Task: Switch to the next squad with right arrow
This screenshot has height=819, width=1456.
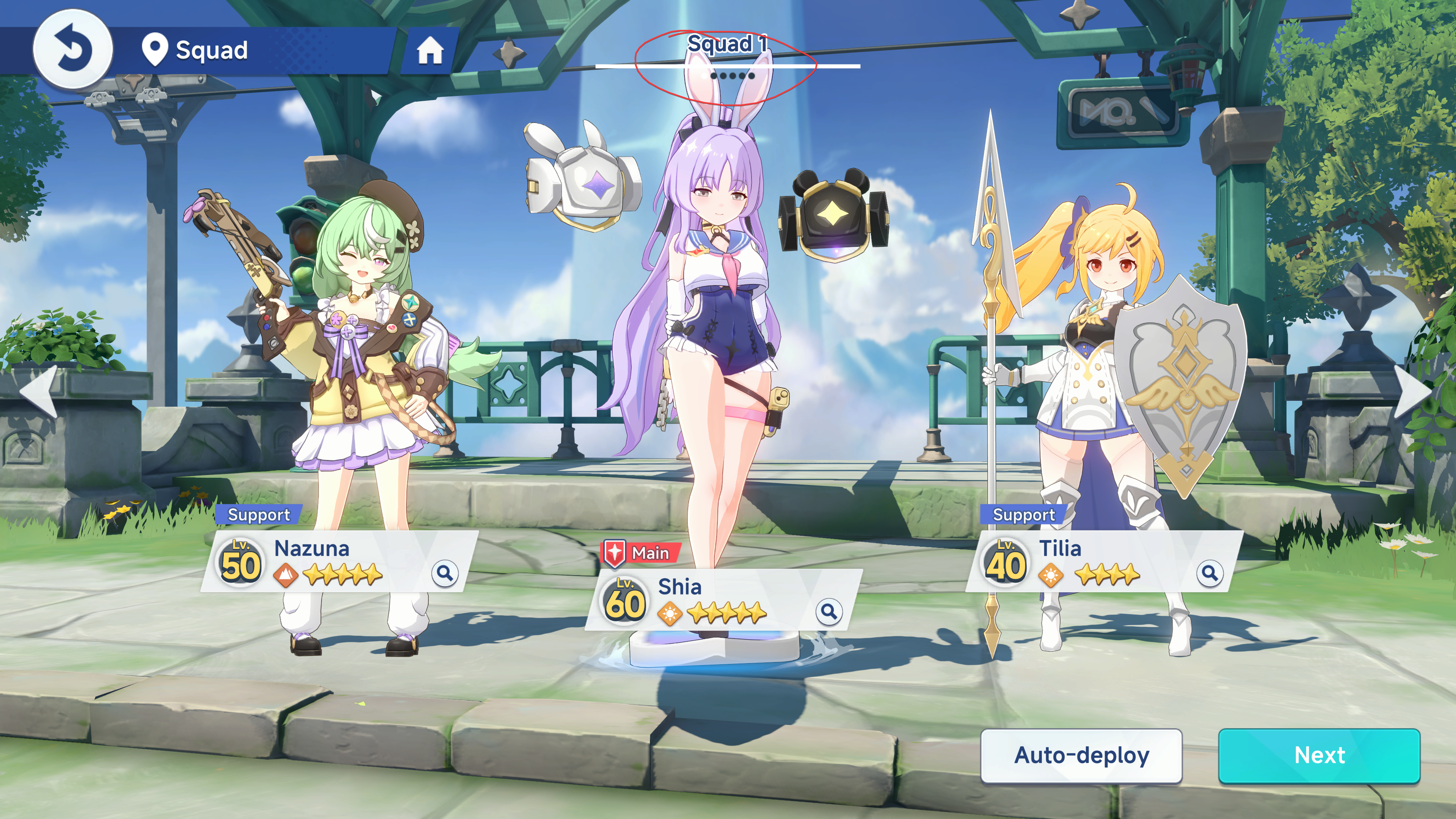Action: click(1414, 391)
